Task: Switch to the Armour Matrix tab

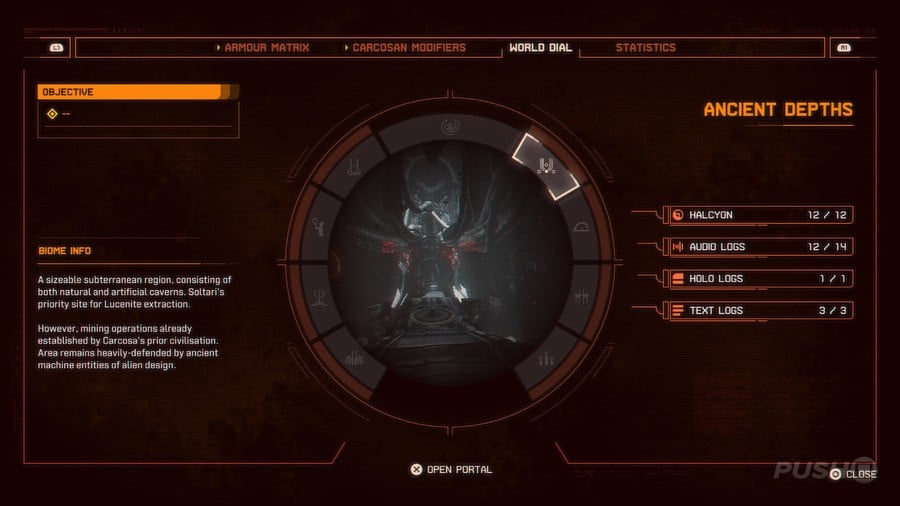Action: coord(266,47)
